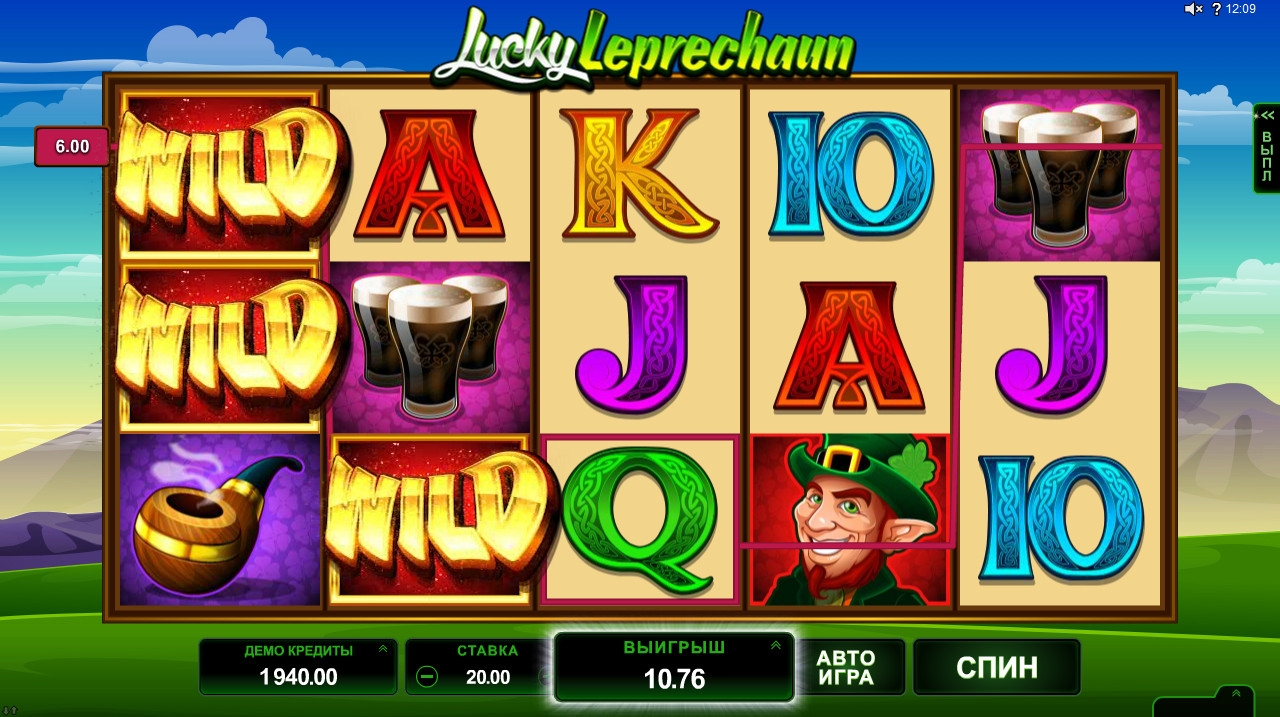Decrease the bet with the minus button
1280x717 pixels.
click(427, 677)
